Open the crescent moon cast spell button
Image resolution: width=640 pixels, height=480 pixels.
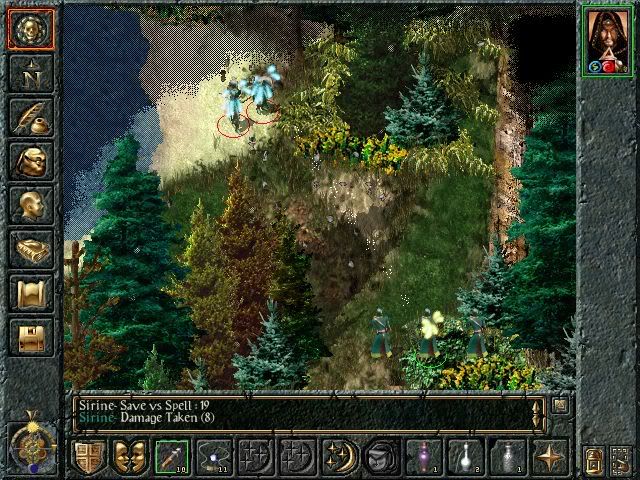(x=340, y=458)
